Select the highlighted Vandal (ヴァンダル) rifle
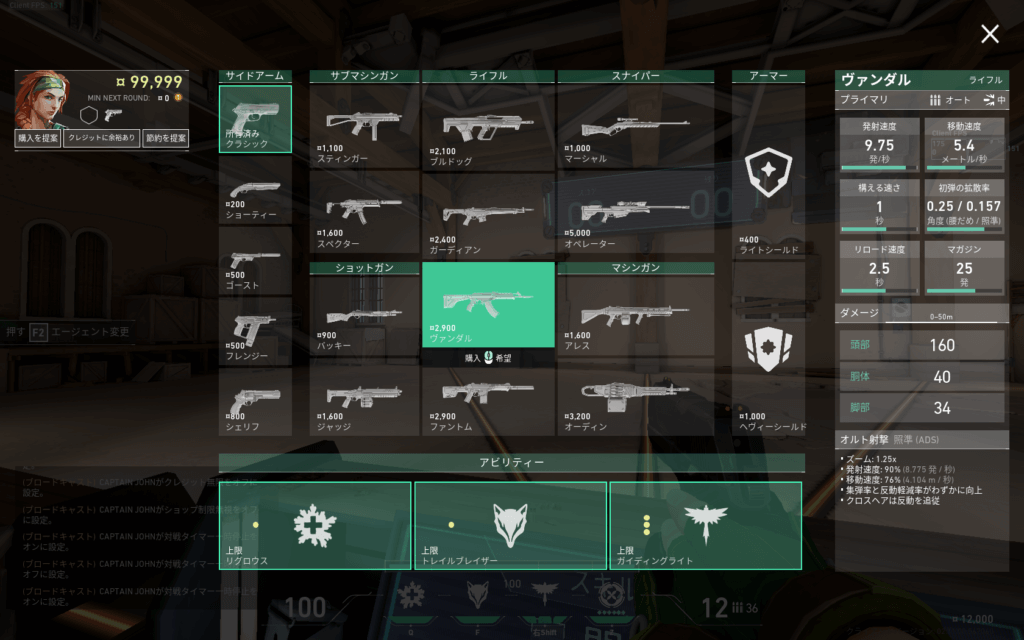This screenshot has height=640, width=1024. [488, 304]
